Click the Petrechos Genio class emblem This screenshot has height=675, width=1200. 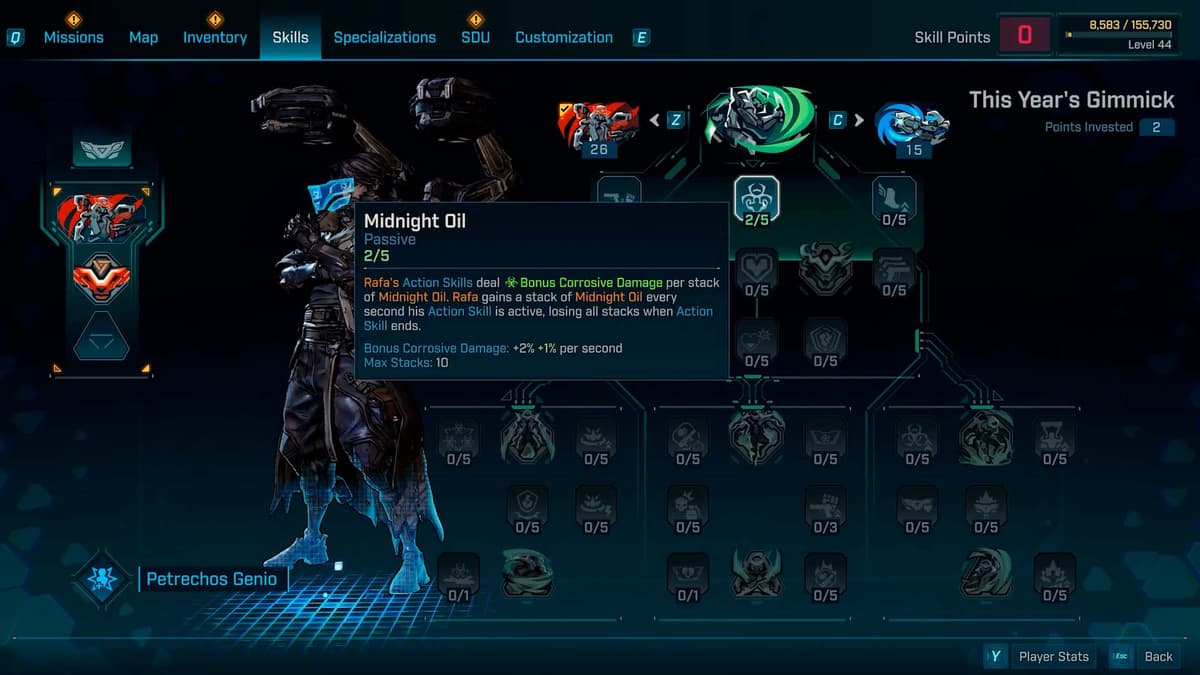click(x=100, y=579)
